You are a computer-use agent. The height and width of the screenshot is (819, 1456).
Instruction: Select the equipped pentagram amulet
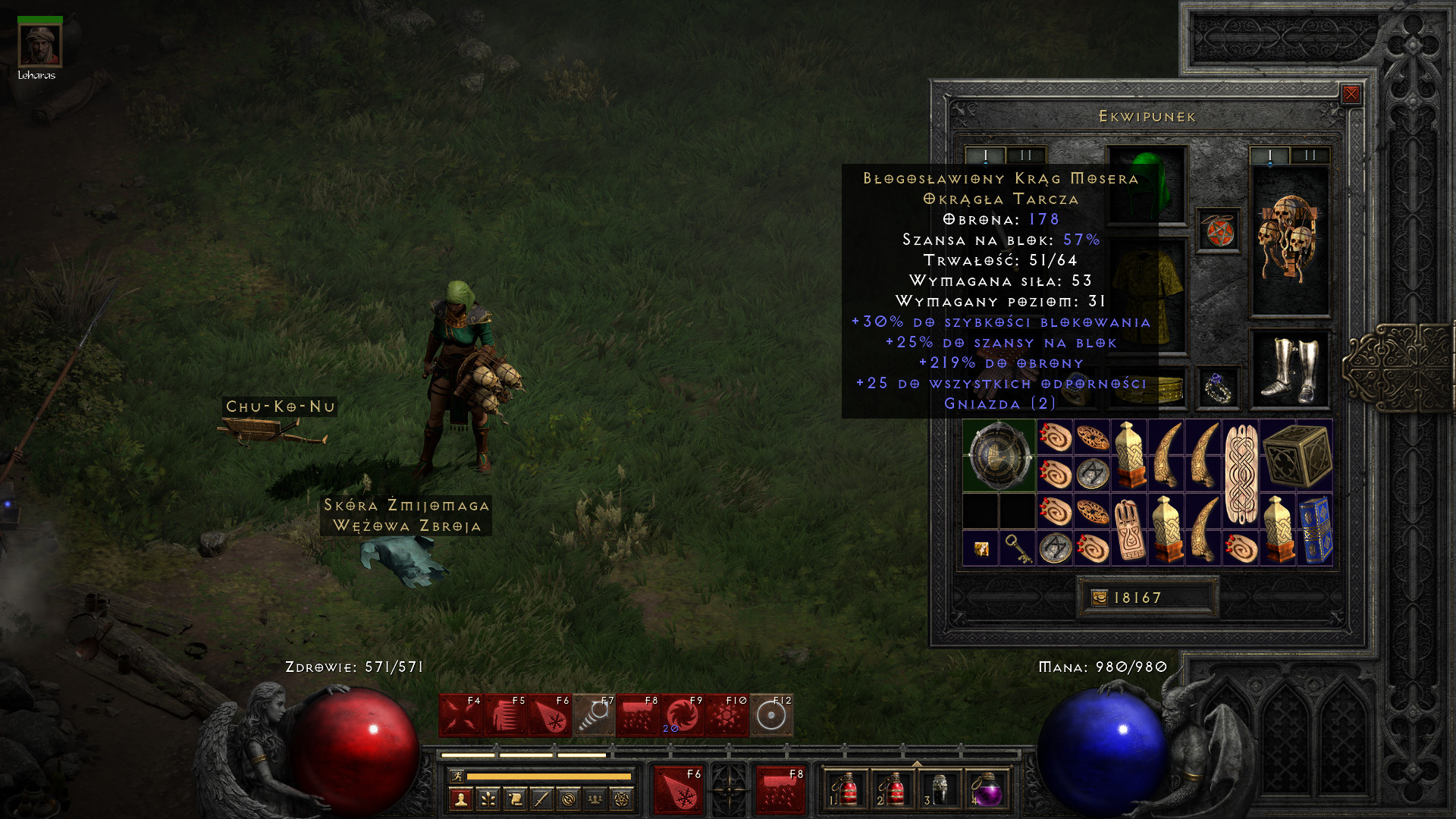click(1219, 231)
